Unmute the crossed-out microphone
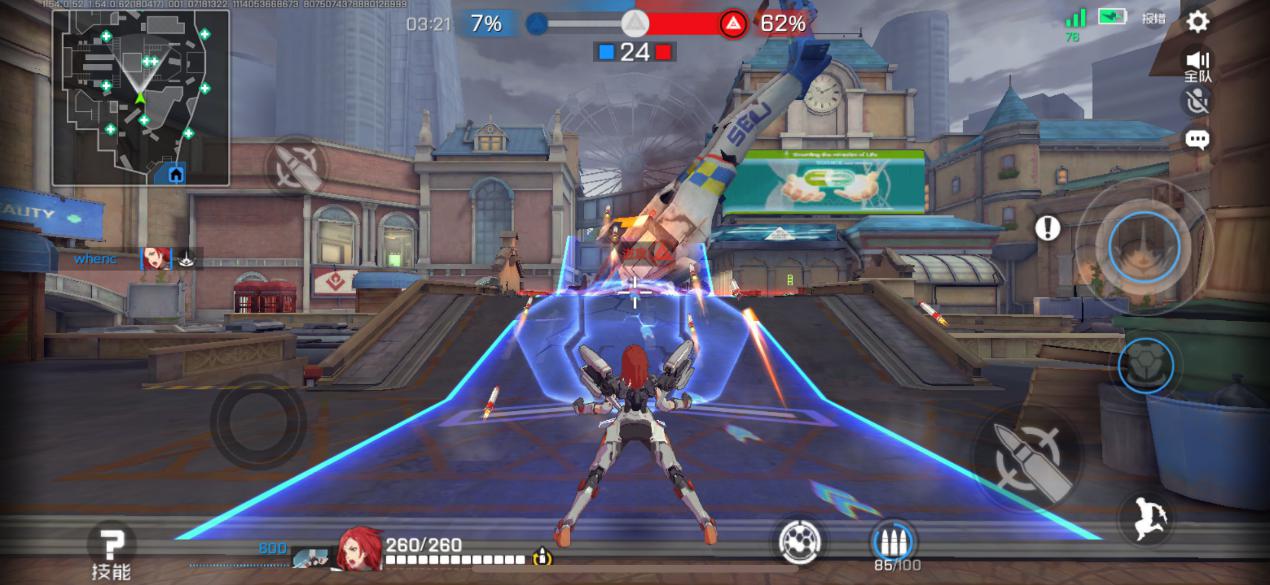Screen dimensions: 1270x585 (x=1197, y=100)
